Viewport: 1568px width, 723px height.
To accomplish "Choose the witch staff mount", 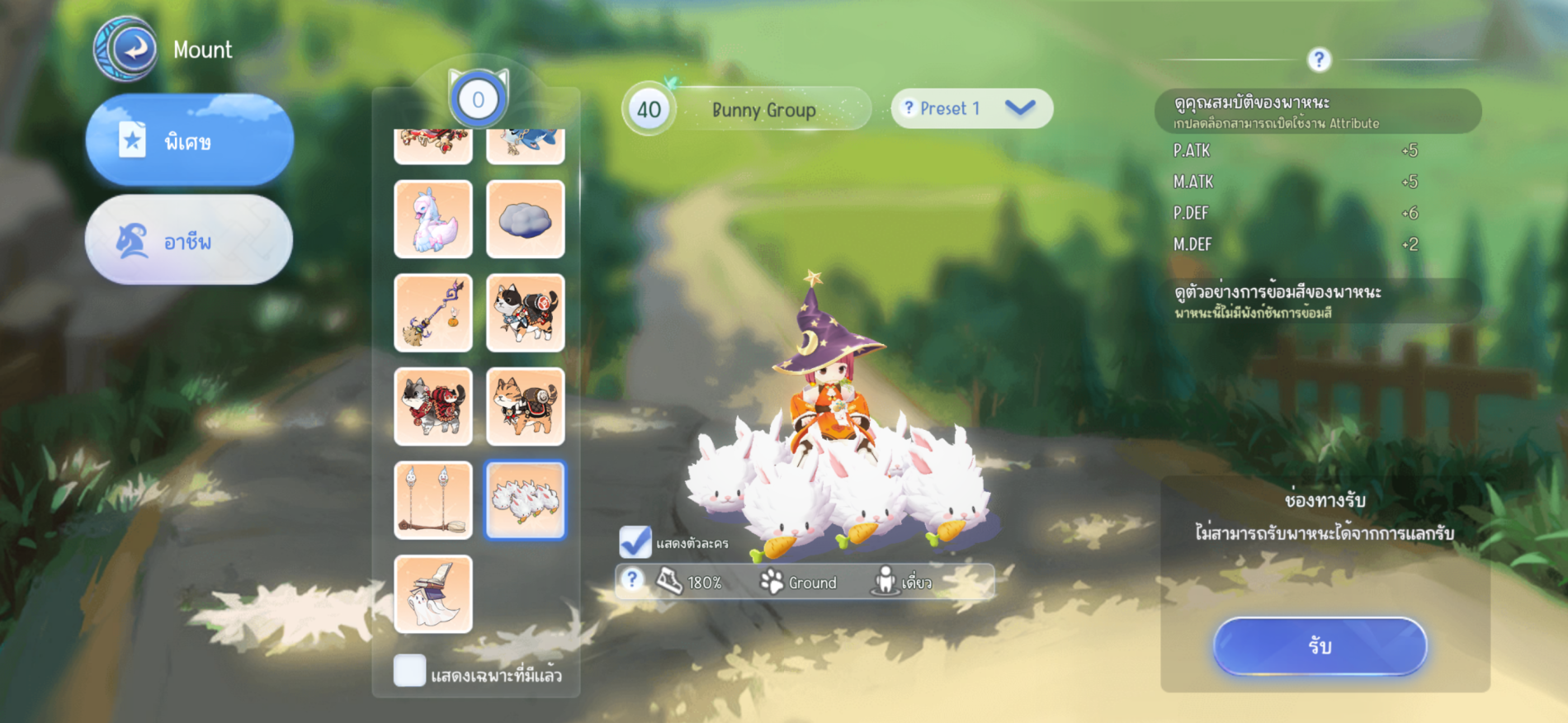I will [433, 314].
